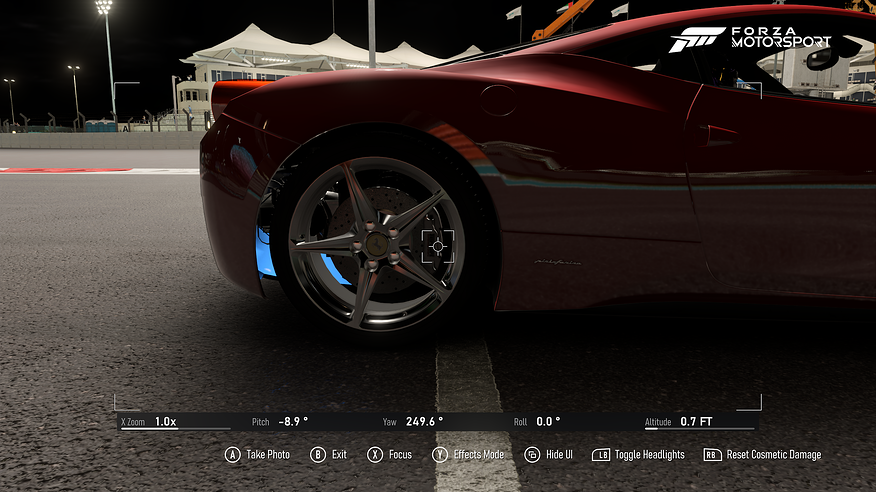
Task: Reset Cosmetic Damage
Action: 762,455
